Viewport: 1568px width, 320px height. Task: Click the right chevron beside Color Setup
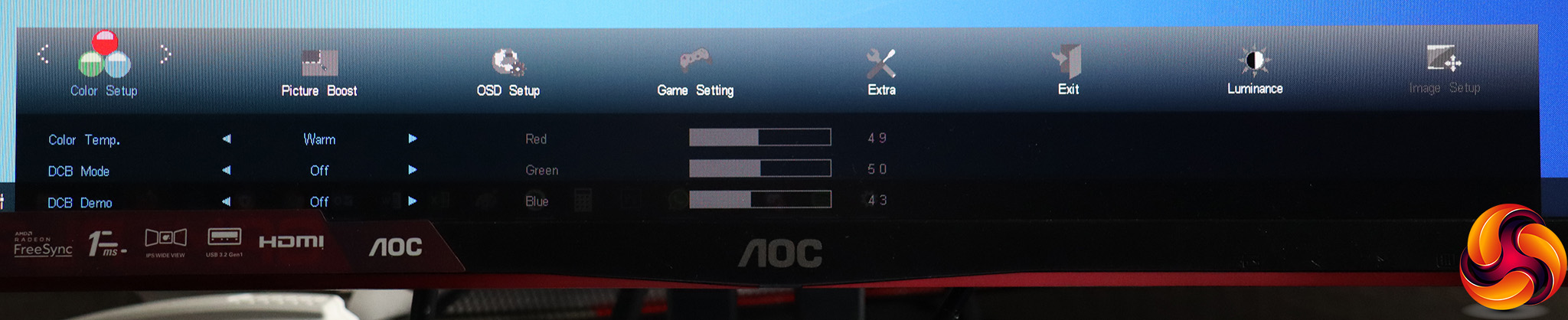[x=165, y=54]
